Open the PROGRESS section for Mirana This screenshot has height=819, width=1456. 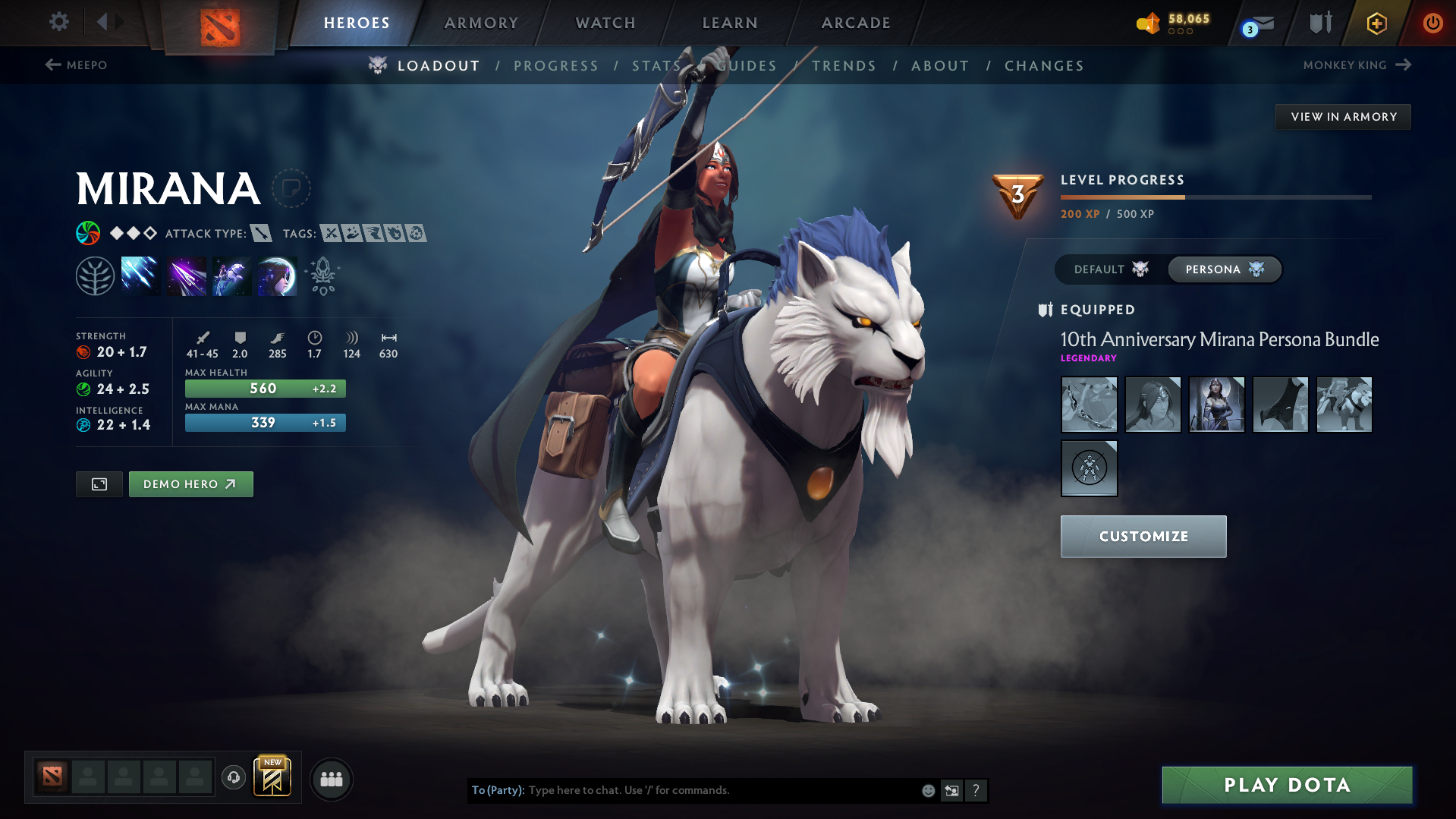click(x=556, y=65)
